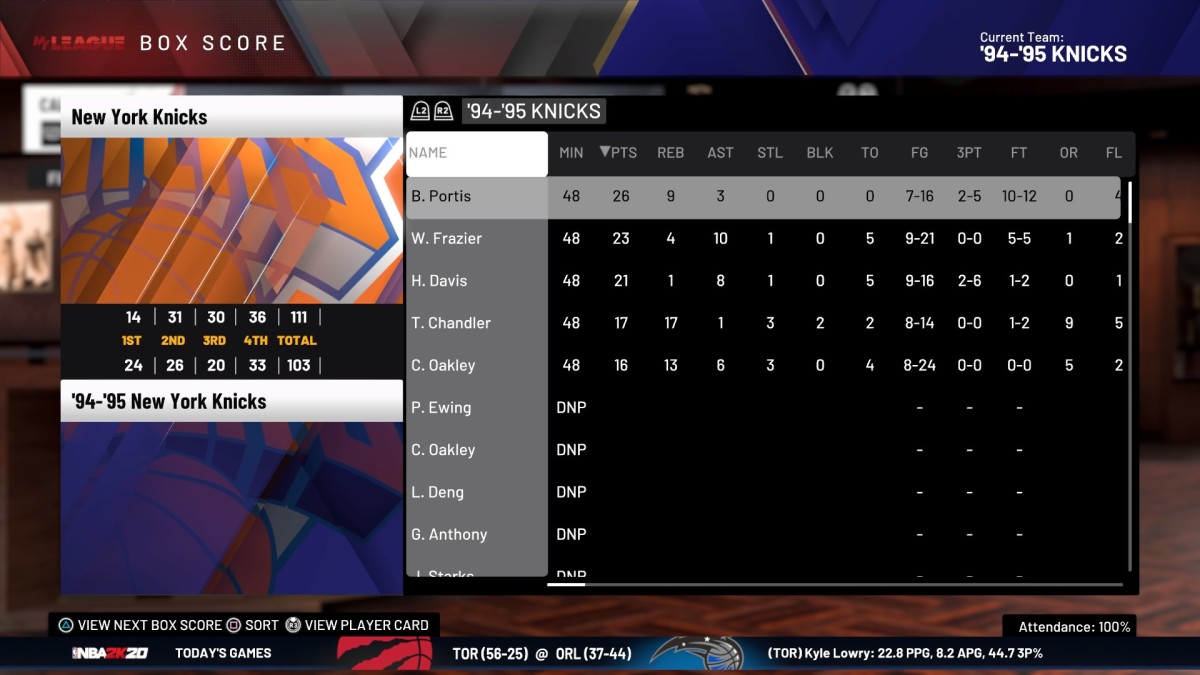1200x675 pixels.
Task: Select the BLK column header
Action: [x=820, y=153]
